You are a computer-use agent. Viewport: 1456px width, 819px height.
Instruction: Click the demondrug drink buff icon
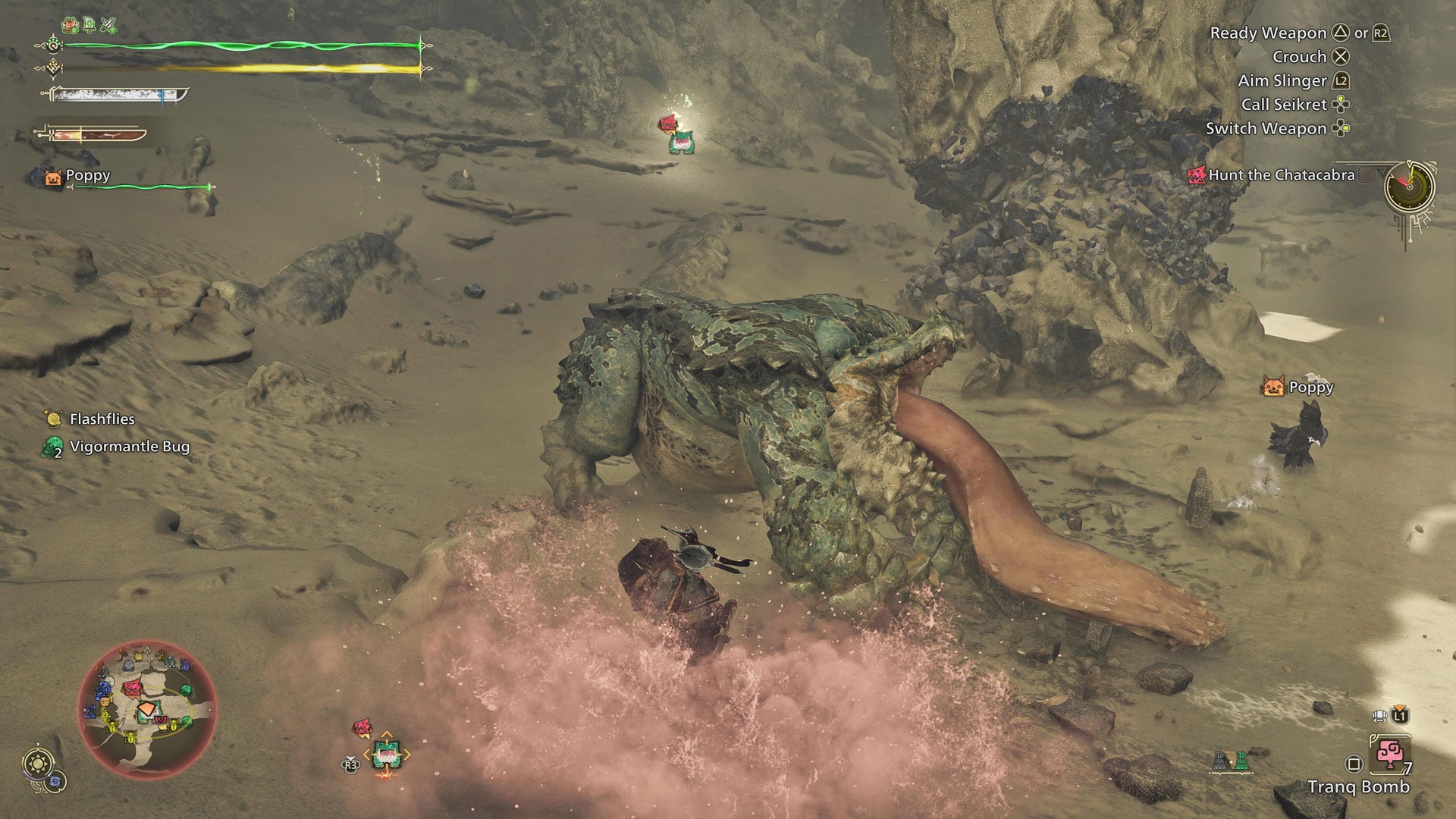70,24
